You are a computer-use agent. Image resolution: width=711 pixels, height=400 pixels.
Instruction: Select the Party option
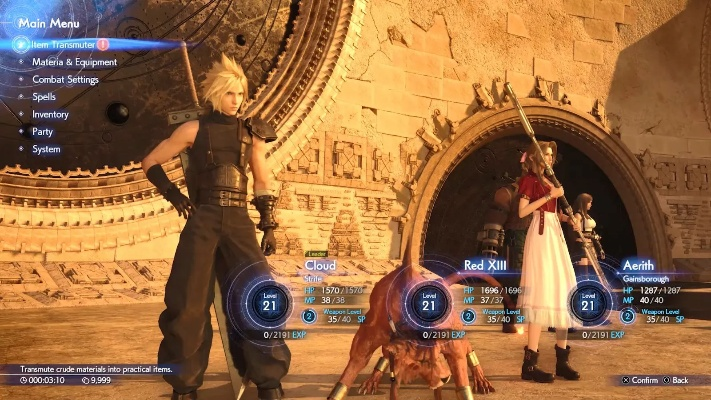point(43,132)
